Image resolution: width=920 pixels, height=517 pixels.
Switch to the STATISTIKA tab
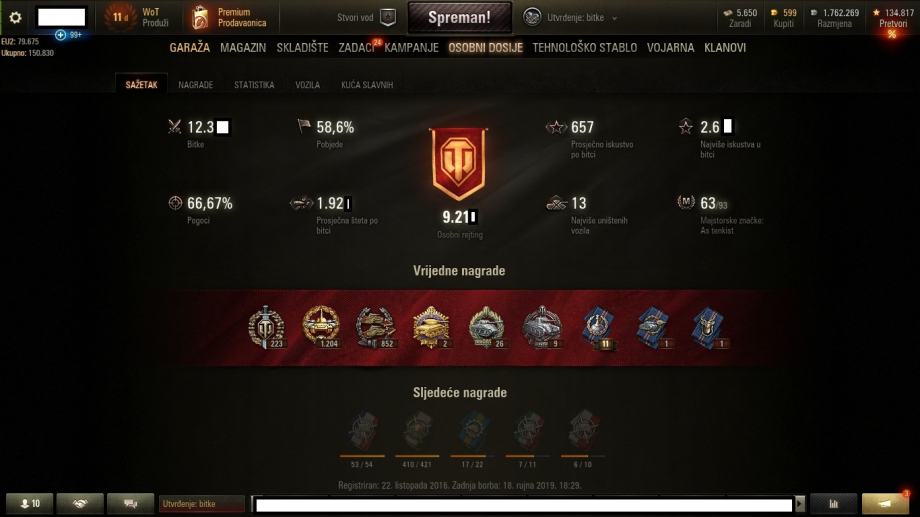[x=254, y=85]
